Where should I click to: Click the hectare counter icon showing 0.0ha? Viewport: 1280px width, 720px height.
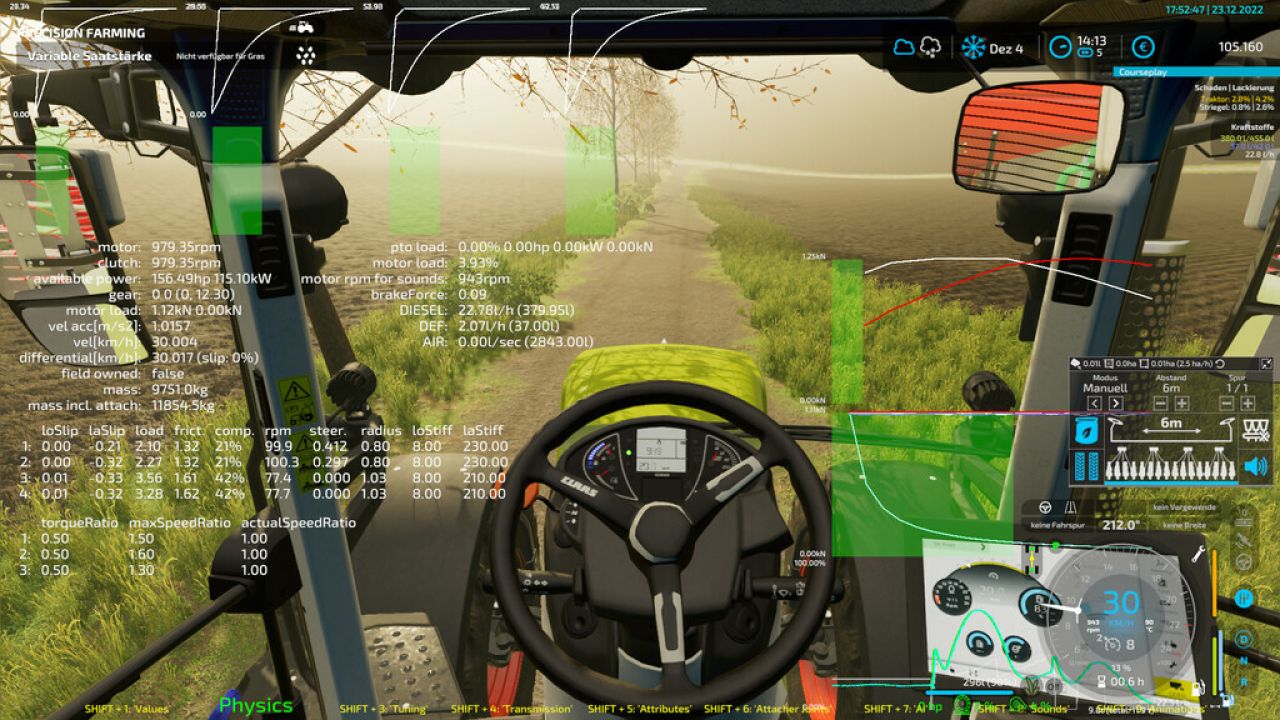click(1110, 361)
